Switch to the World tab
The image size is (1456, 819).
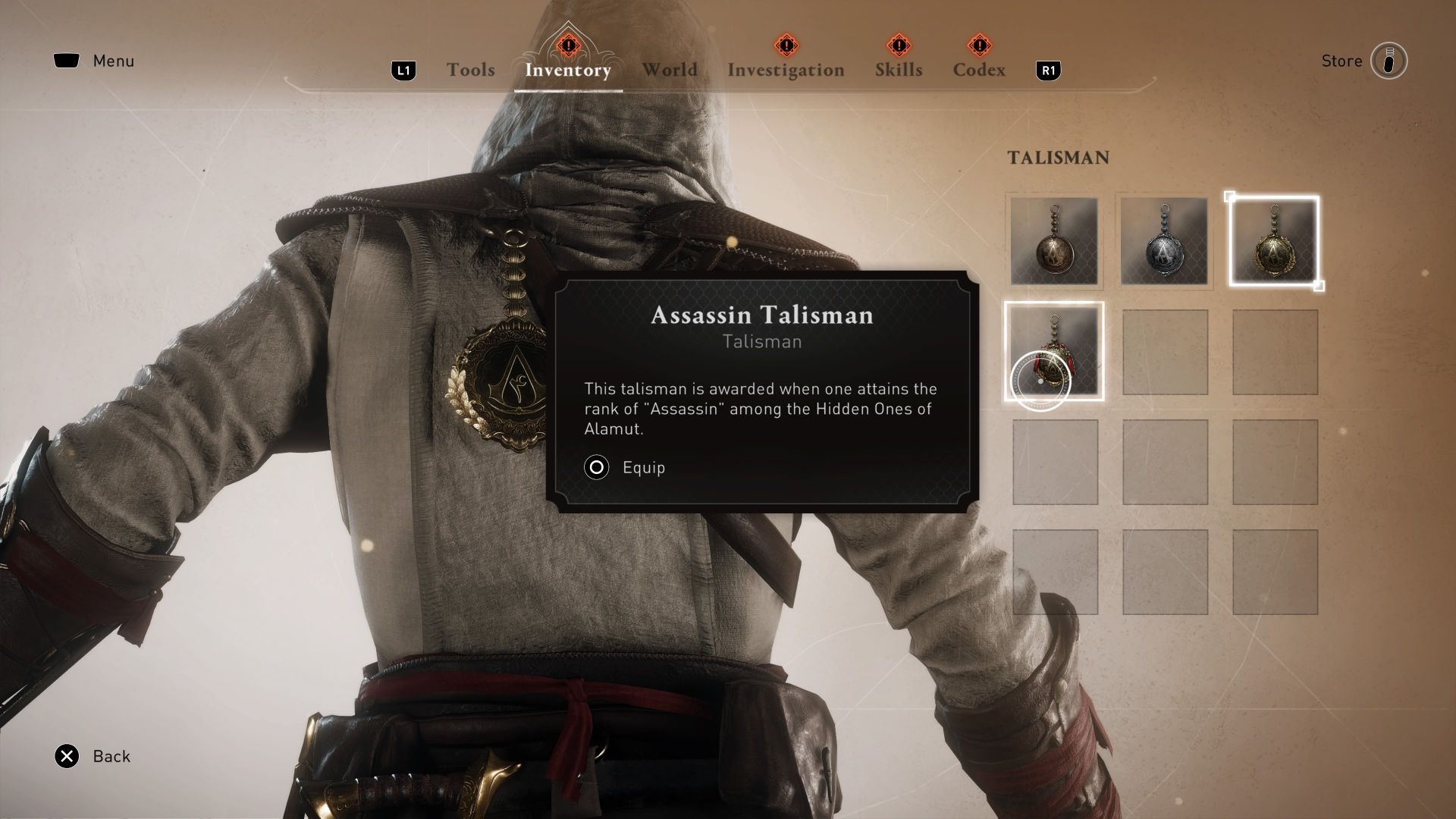[670, 70]
